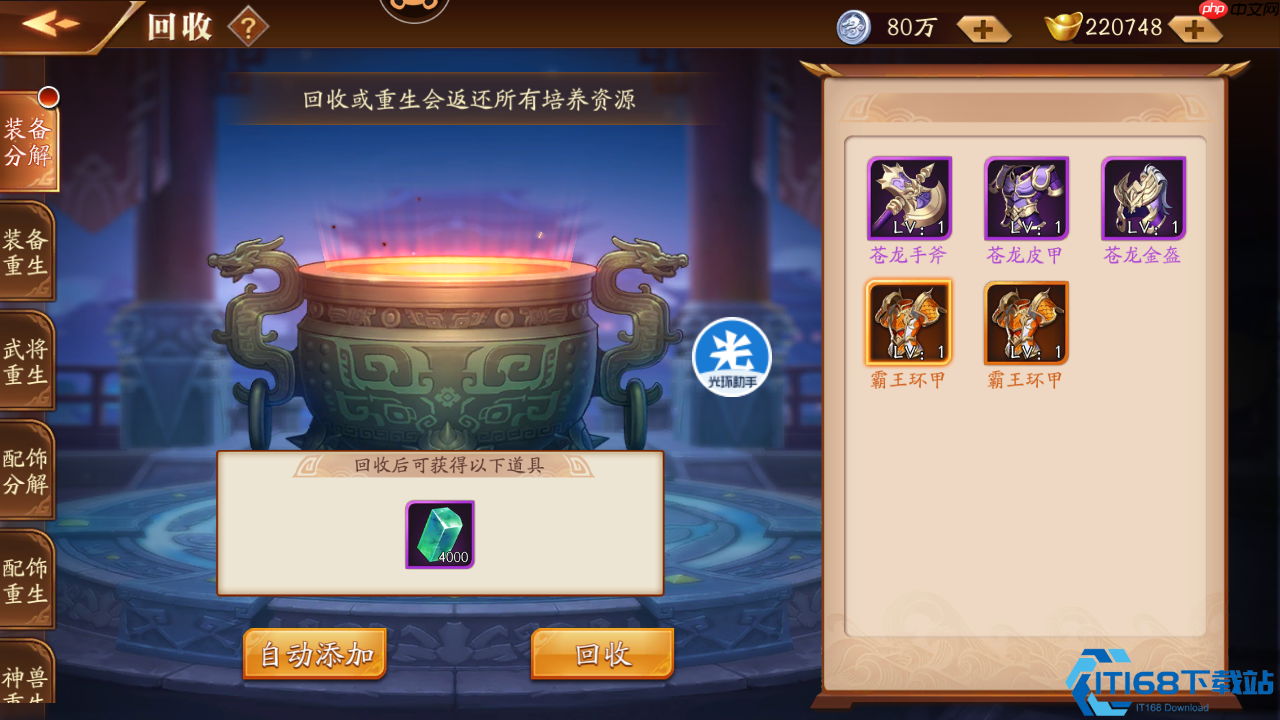Viewport: 1280px width, 720px height.
Task: Select the first 霸王环甲 armor icon
Action: click(908, 322)
